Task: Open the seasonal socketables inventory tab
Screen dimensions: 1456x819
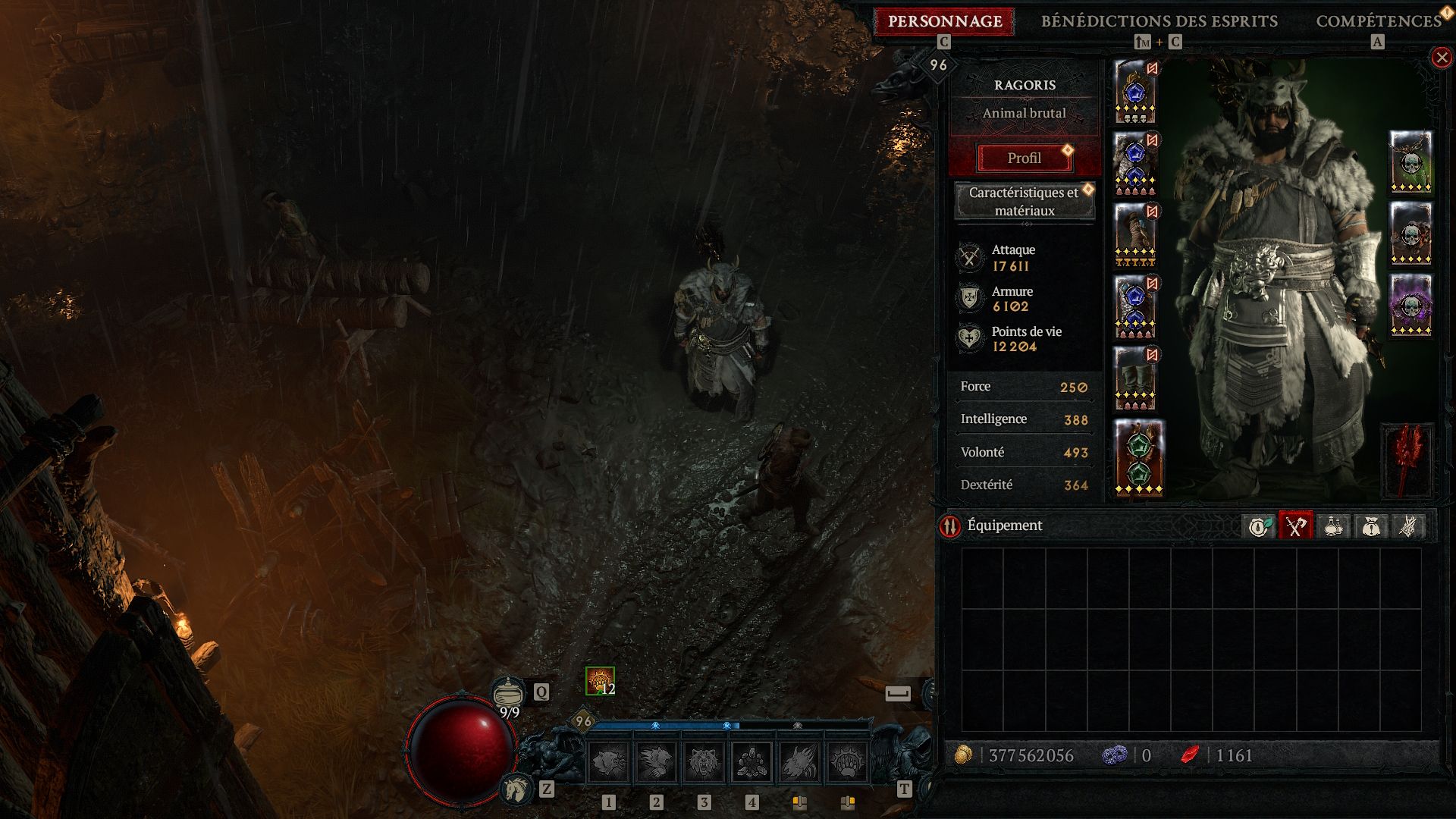Action: click(x=1259, y=526)
